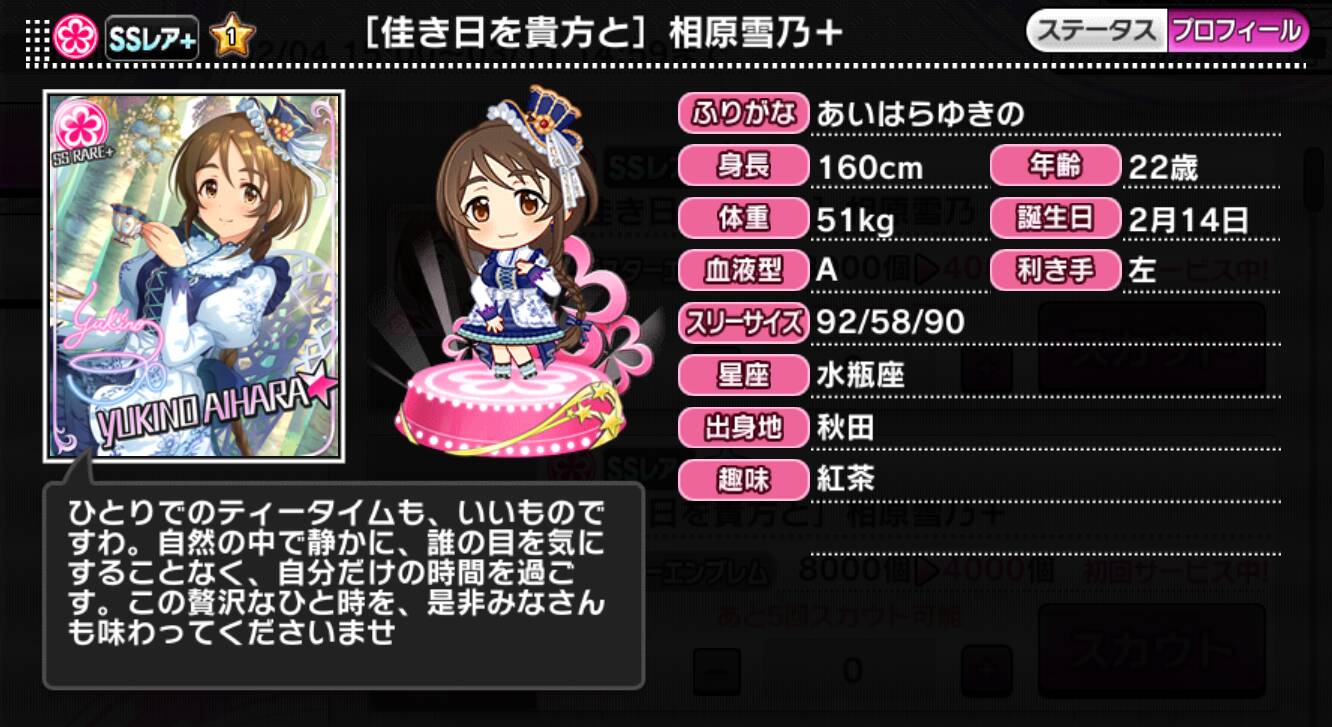Tap the 利き手 dominant hand badge

(x=1056, y=270)
